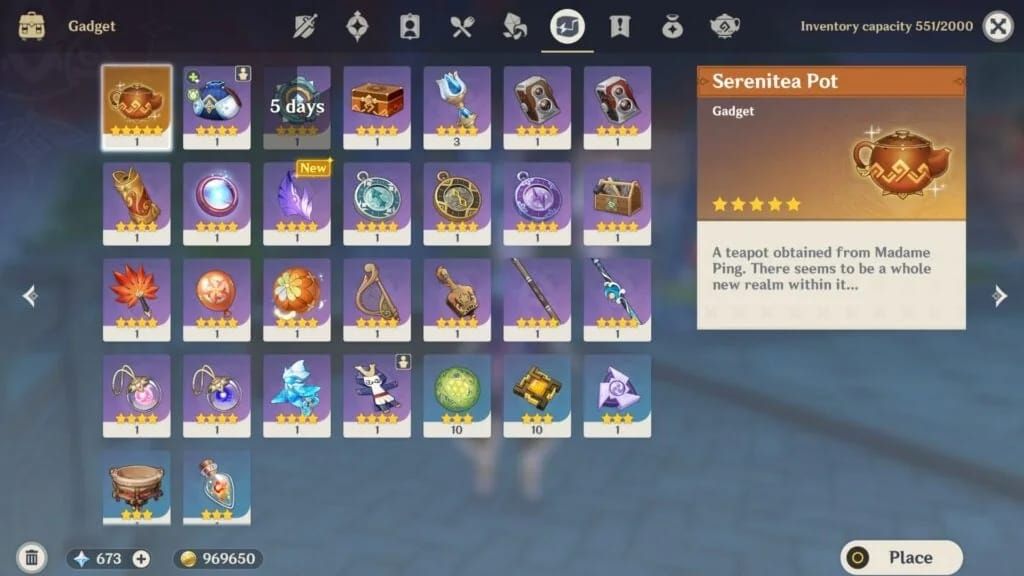Open the weapons tab

click(x=306, y=27)
